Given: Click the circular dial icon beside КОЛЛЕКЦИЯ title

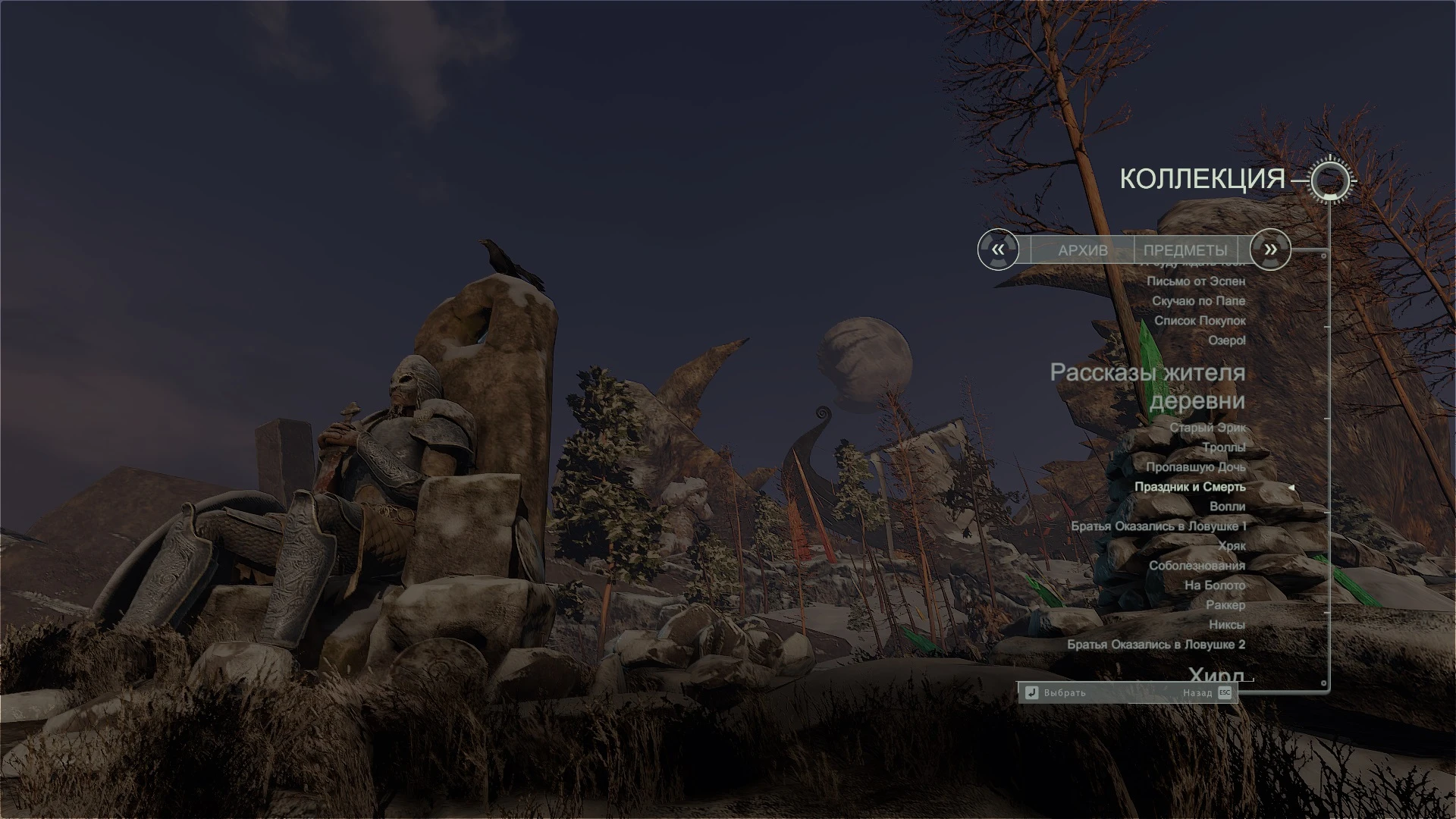Looking at the screenshot, I should pos(1332,180).
